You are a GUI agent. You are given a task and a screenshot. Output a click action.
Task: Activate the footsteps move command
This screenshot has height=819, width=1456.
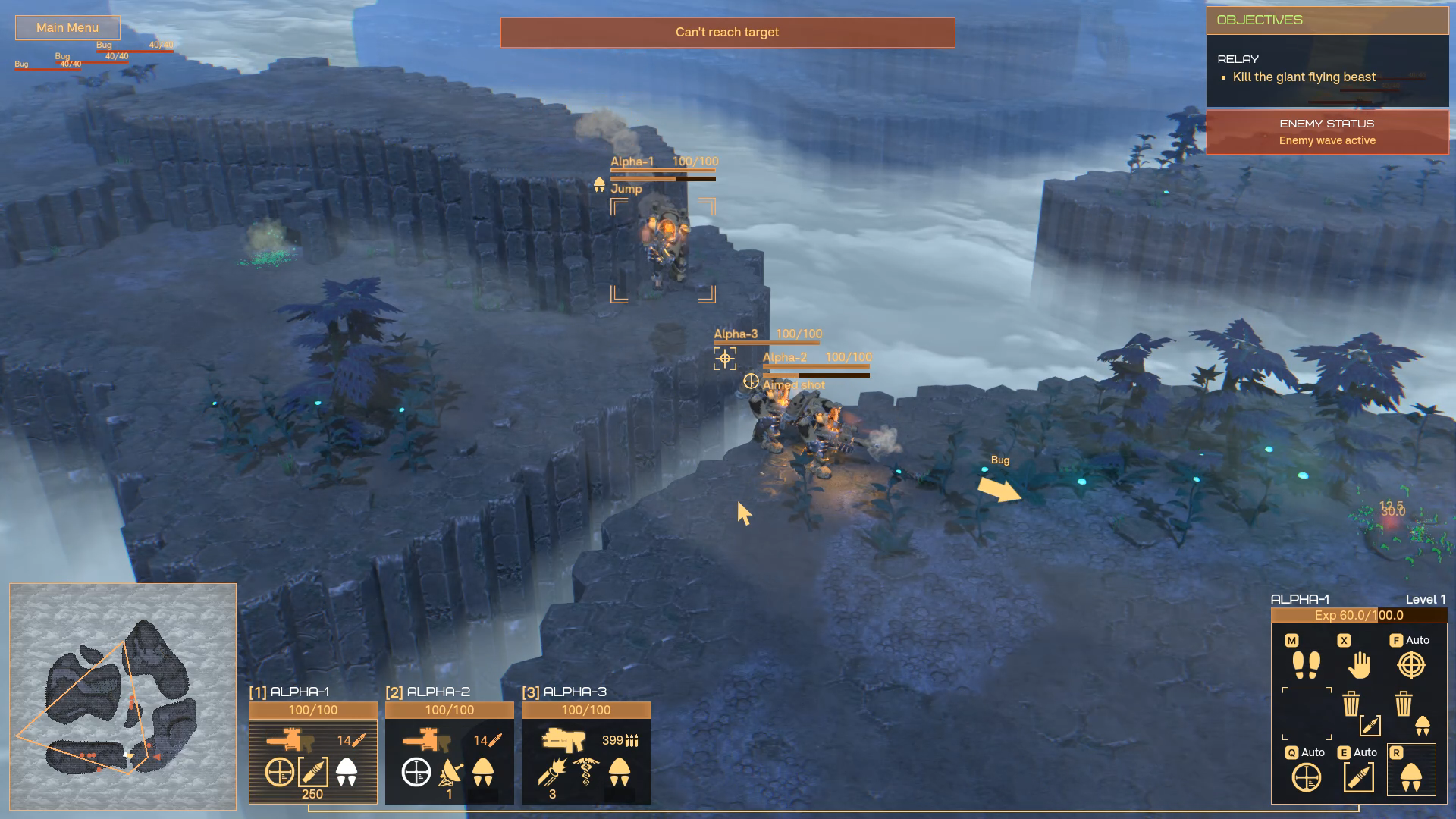(1306, 665)
